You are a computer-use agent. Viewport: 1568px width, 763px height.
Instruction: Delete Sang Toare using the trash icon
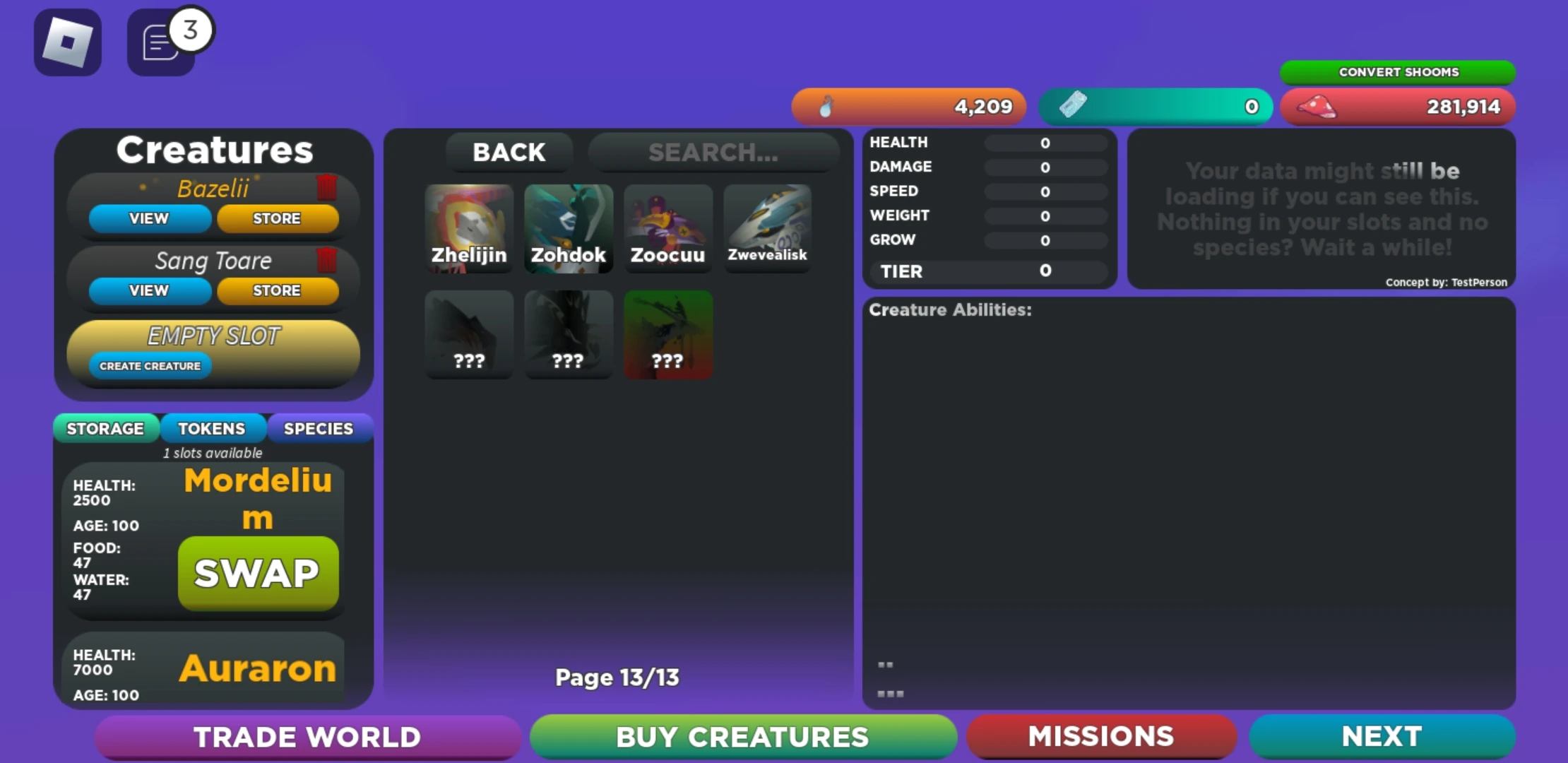coord(326,260)
